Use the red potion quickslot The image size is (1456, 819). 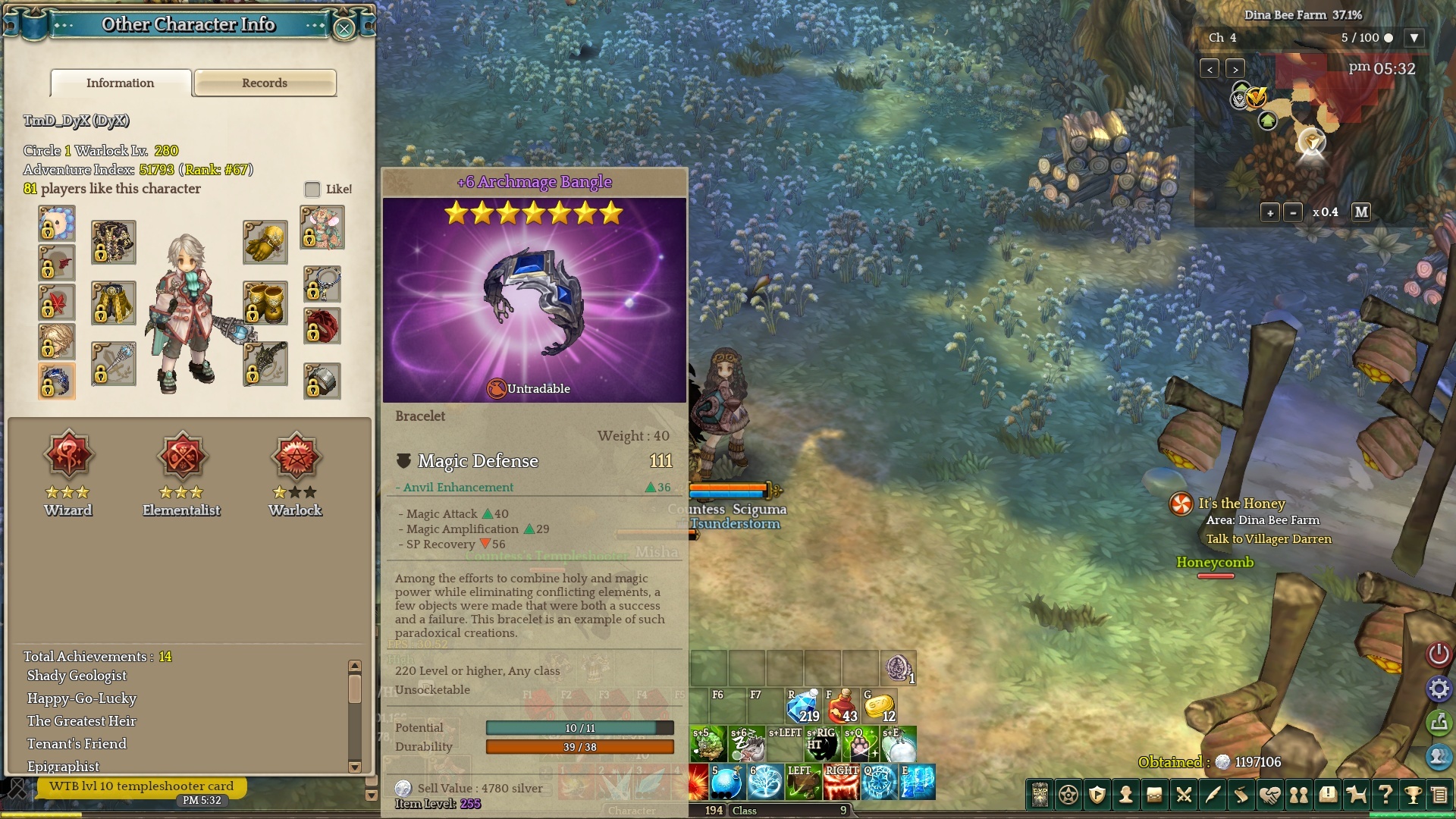[842, 707]
